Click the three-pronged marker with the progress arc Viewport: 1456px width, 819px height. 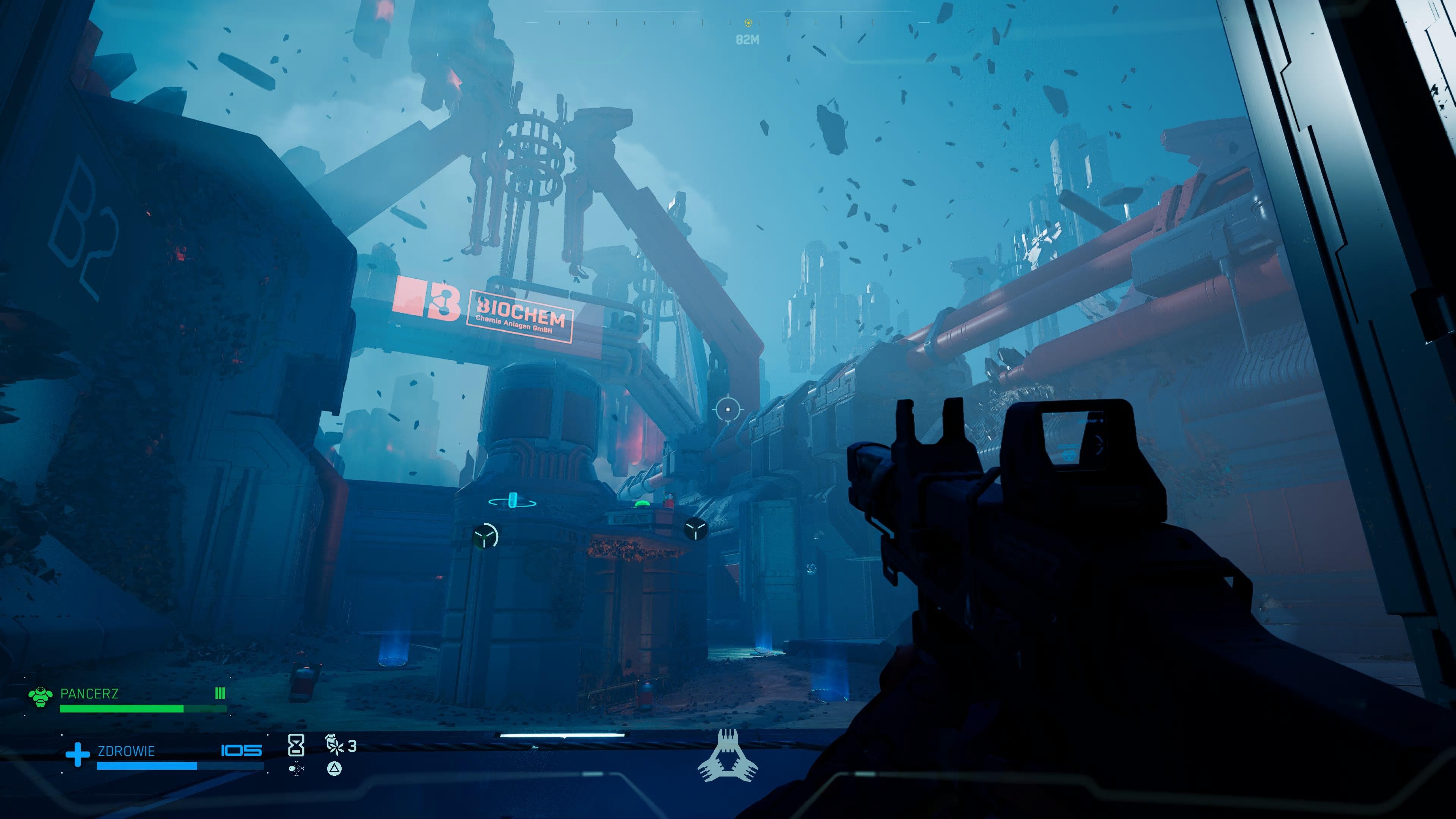click(x=485, y=535)
